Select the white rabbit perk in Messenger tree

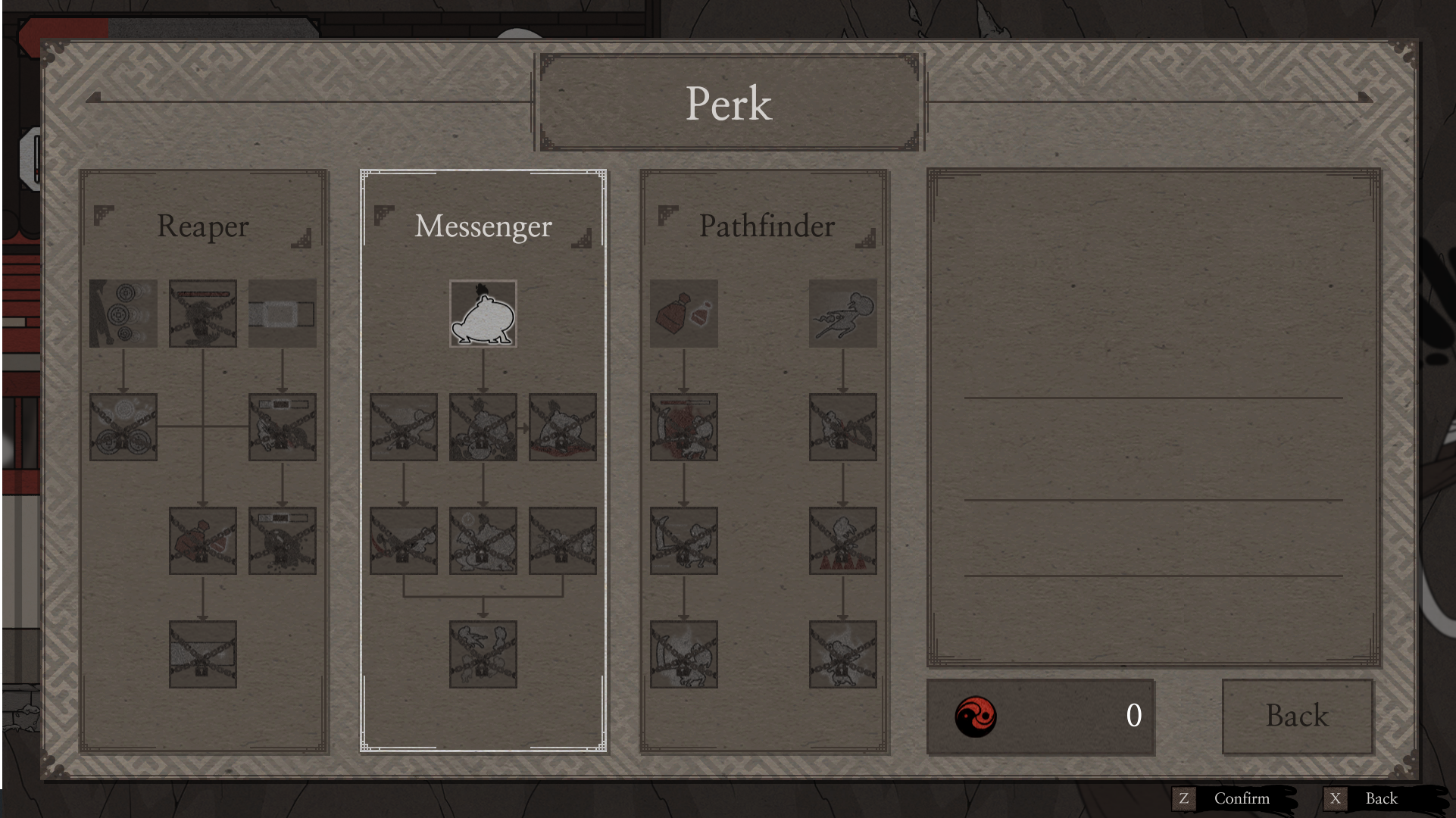(x=483, y=314)
